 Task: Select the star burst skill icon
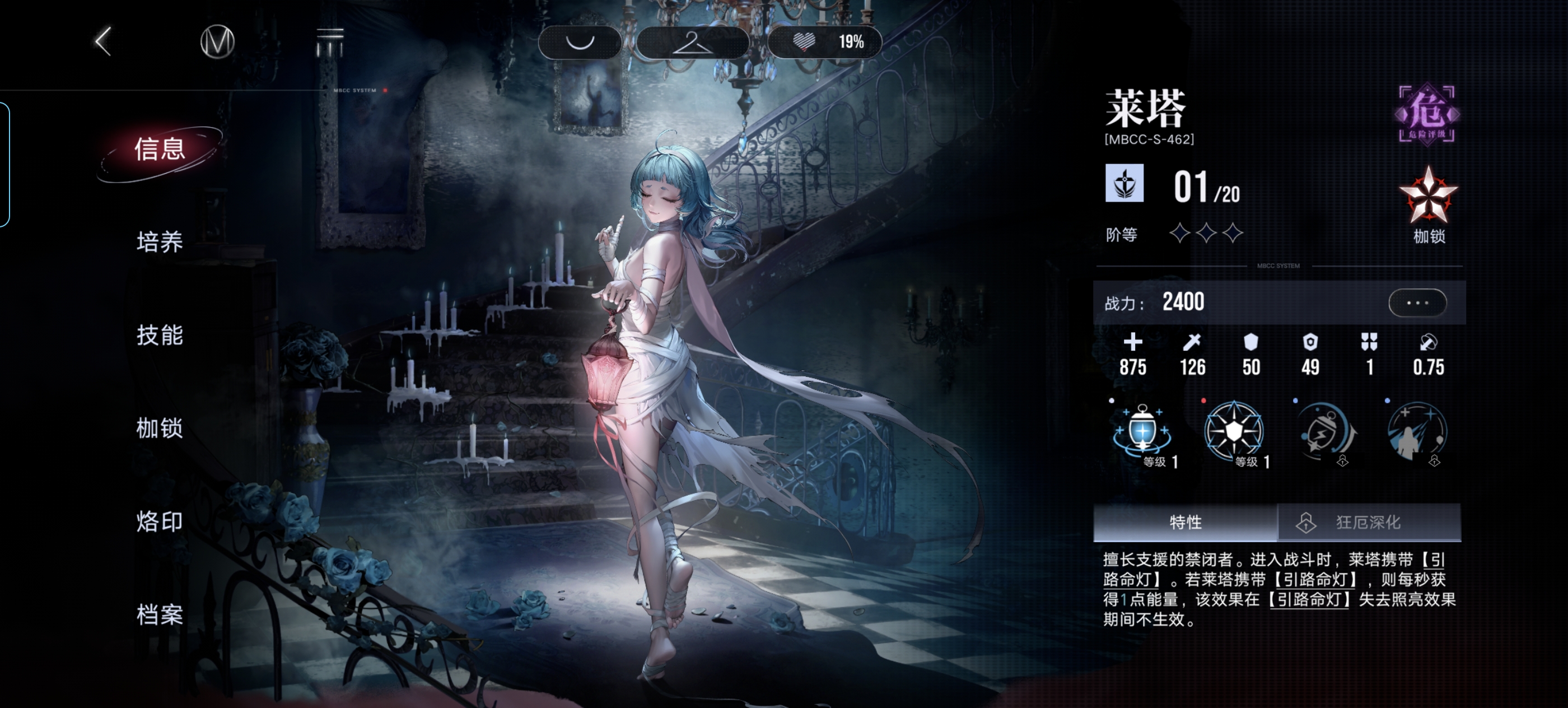pyautogui.click(x=1234, y=432)
